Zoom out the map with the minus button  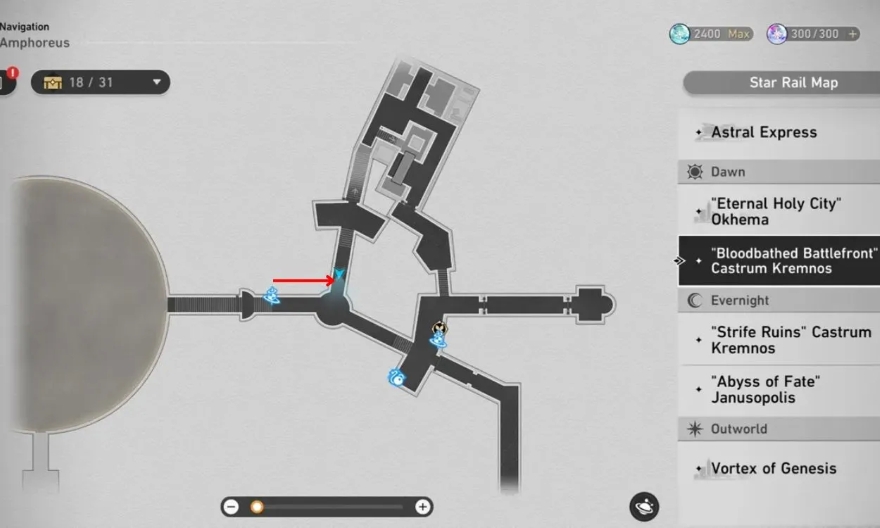[232, 507]
